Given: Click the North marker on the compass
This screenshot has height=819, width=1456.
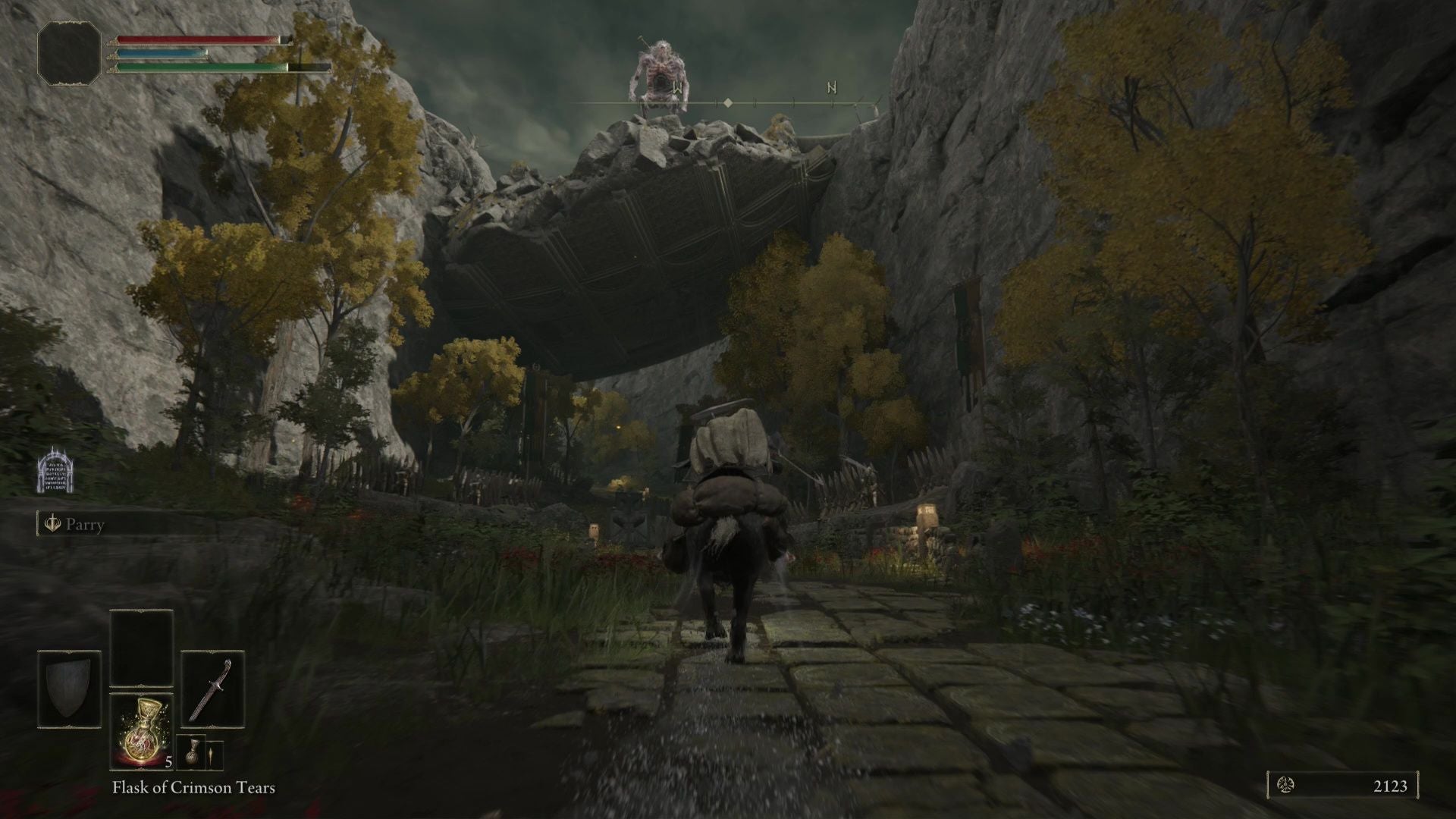Looking at the screenshot, I should (x=832, y=88).
